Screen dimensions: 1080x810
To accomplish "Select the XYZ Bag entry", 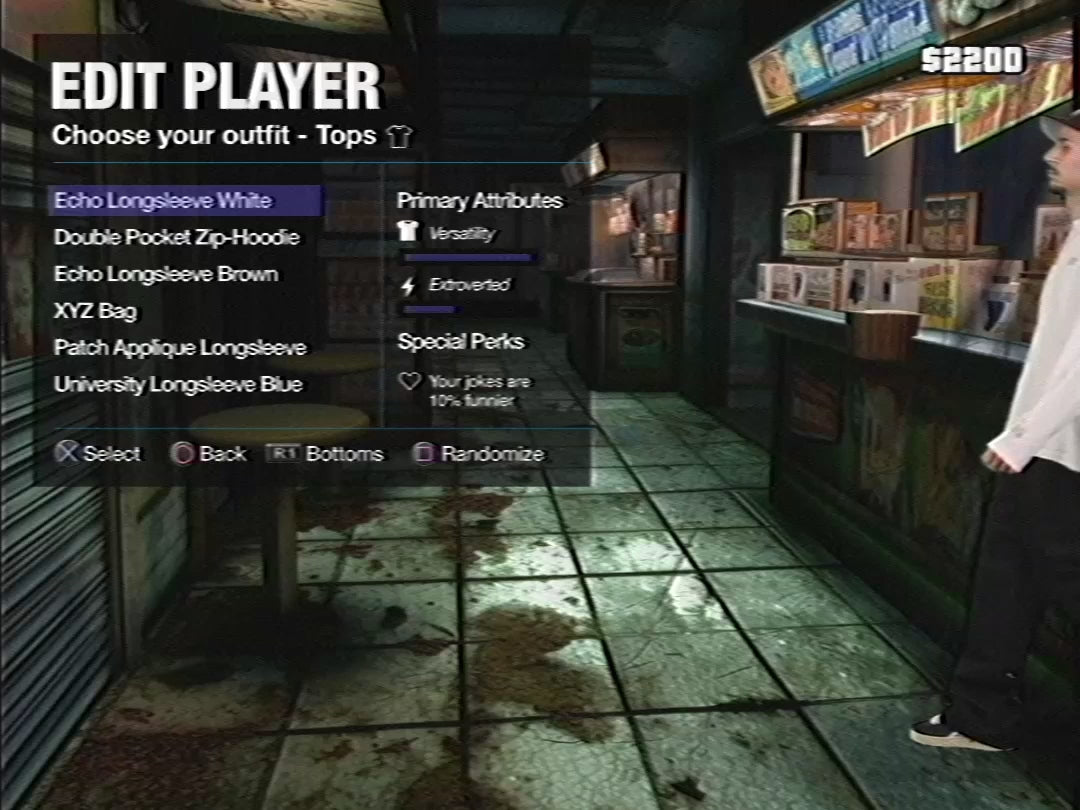I will tap(95, 311).
